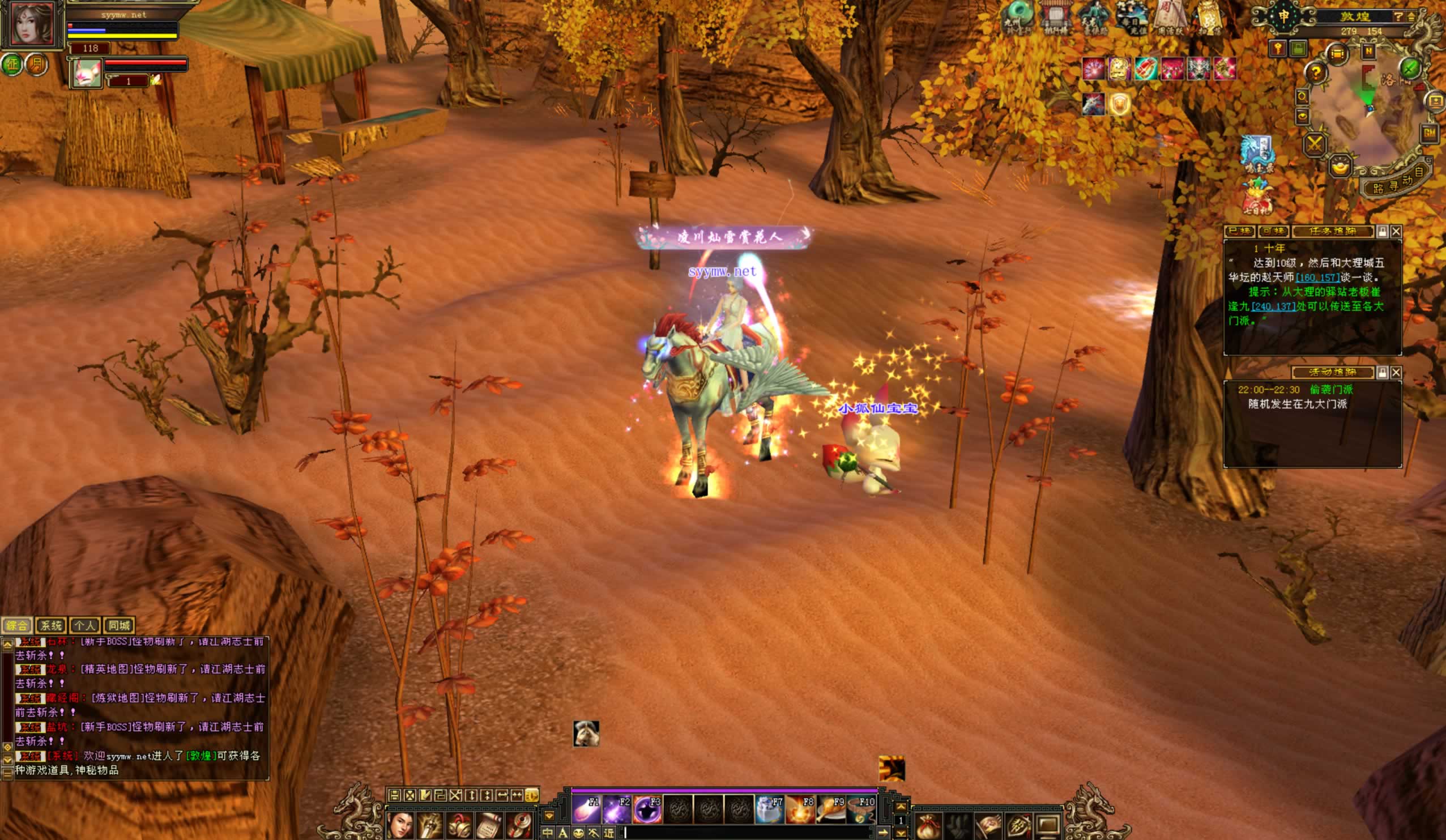Image resolution: width=1446 pixels, height=840 pixels.
Task: Use the F9 roast chicken food item
Action: pos(830,810)
